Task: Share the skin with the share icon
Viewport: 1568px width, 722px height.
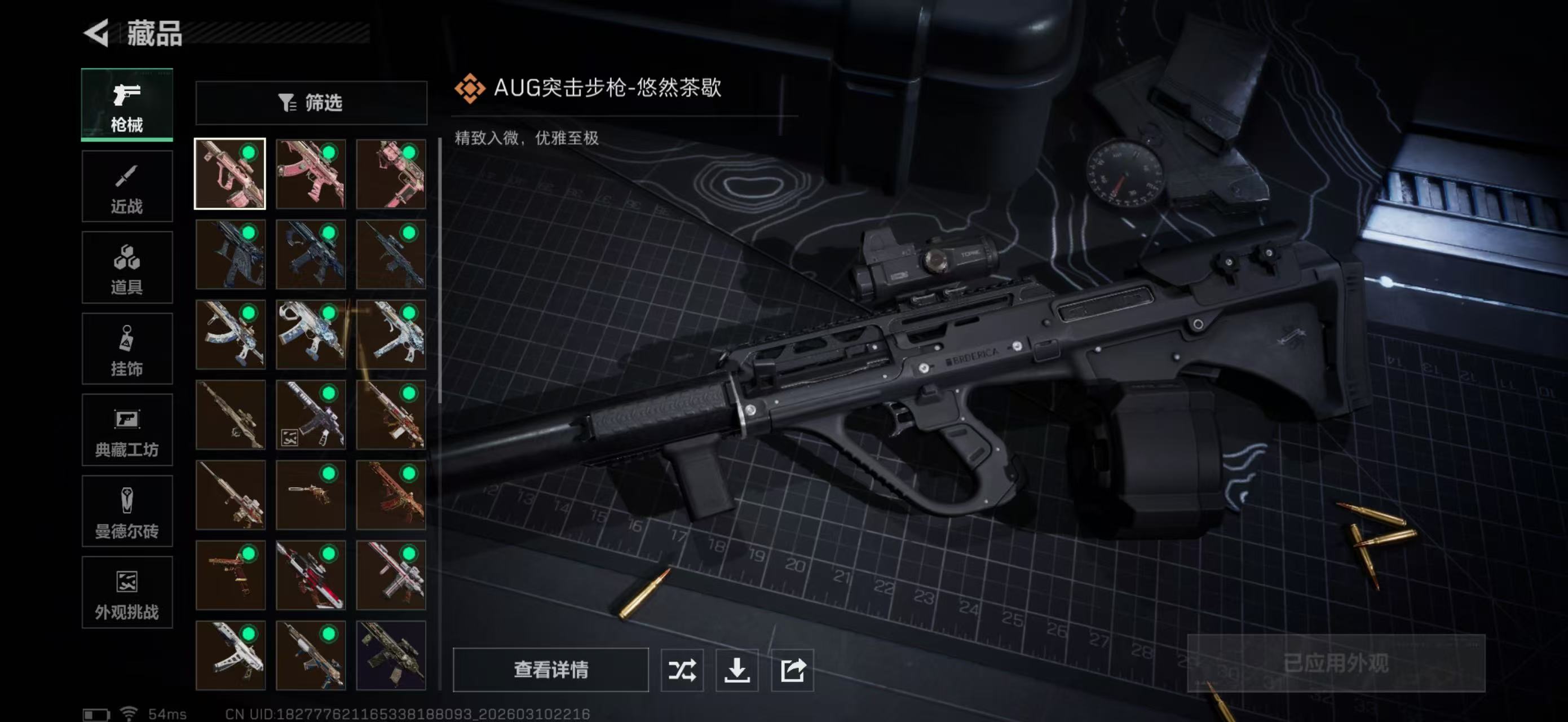Action: [792, 670]
